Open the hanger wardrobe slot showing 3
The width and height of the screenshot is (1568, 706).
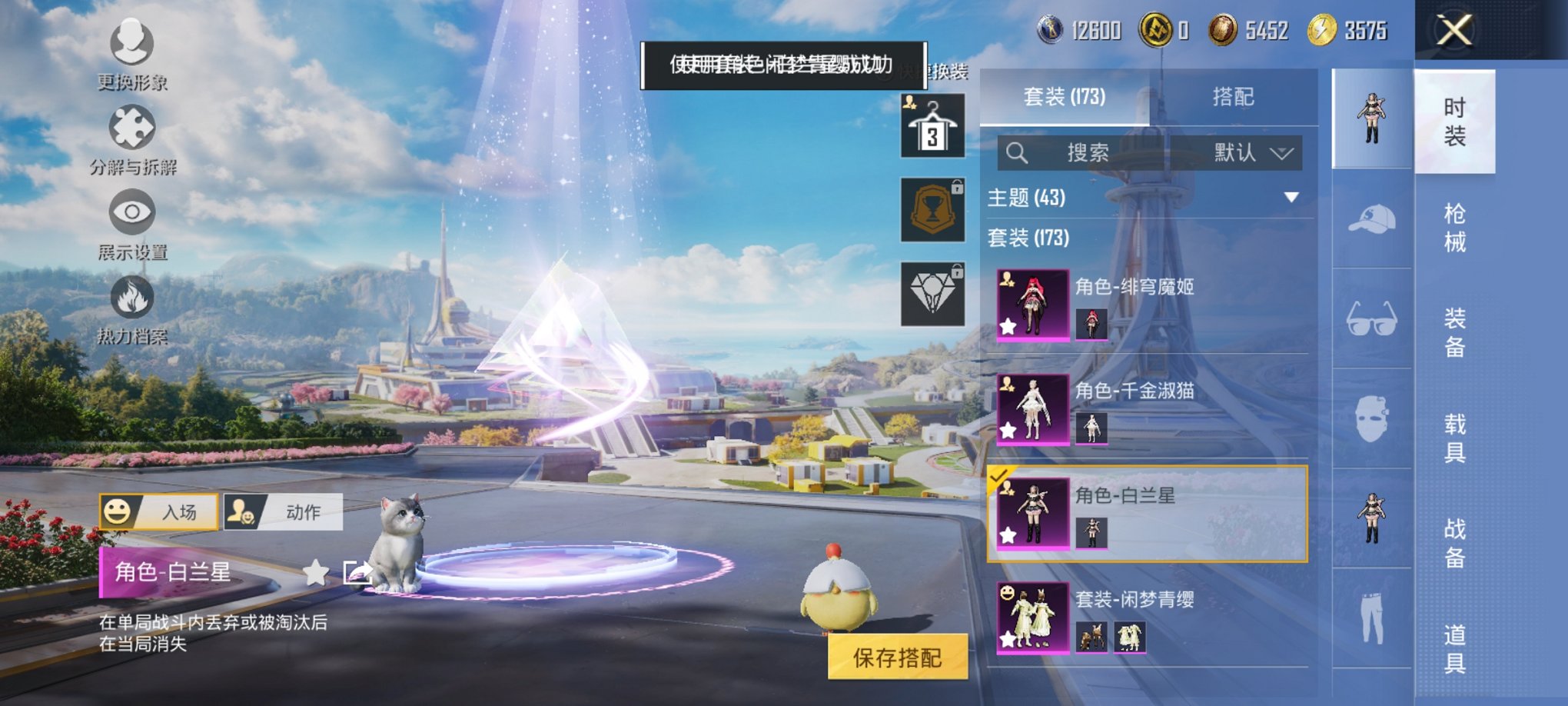(x=932, y=125)
